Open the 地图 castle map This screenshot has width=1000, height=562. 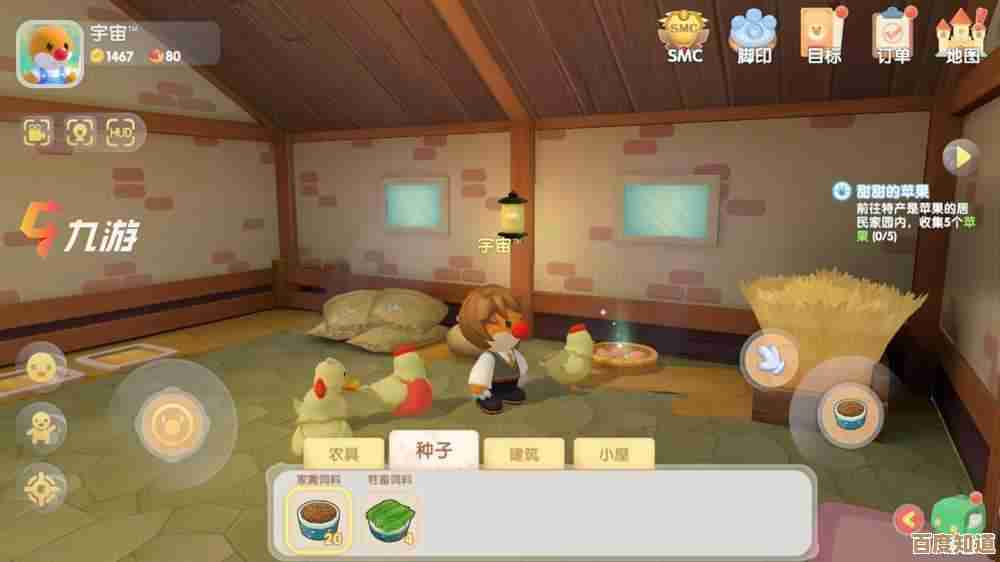tap(961, 35)
